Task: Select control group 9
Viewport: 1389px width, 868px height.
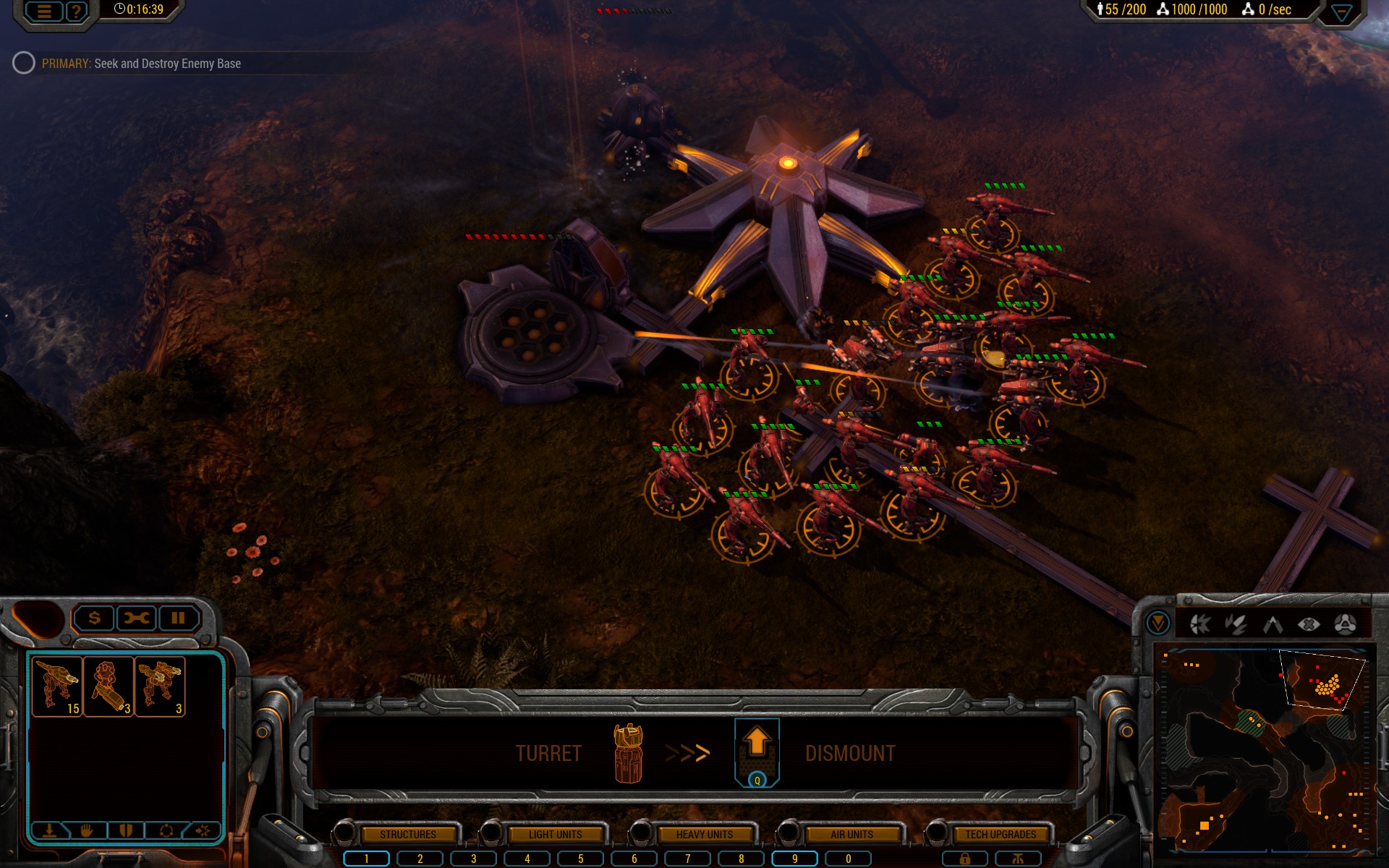Action: 794,859
